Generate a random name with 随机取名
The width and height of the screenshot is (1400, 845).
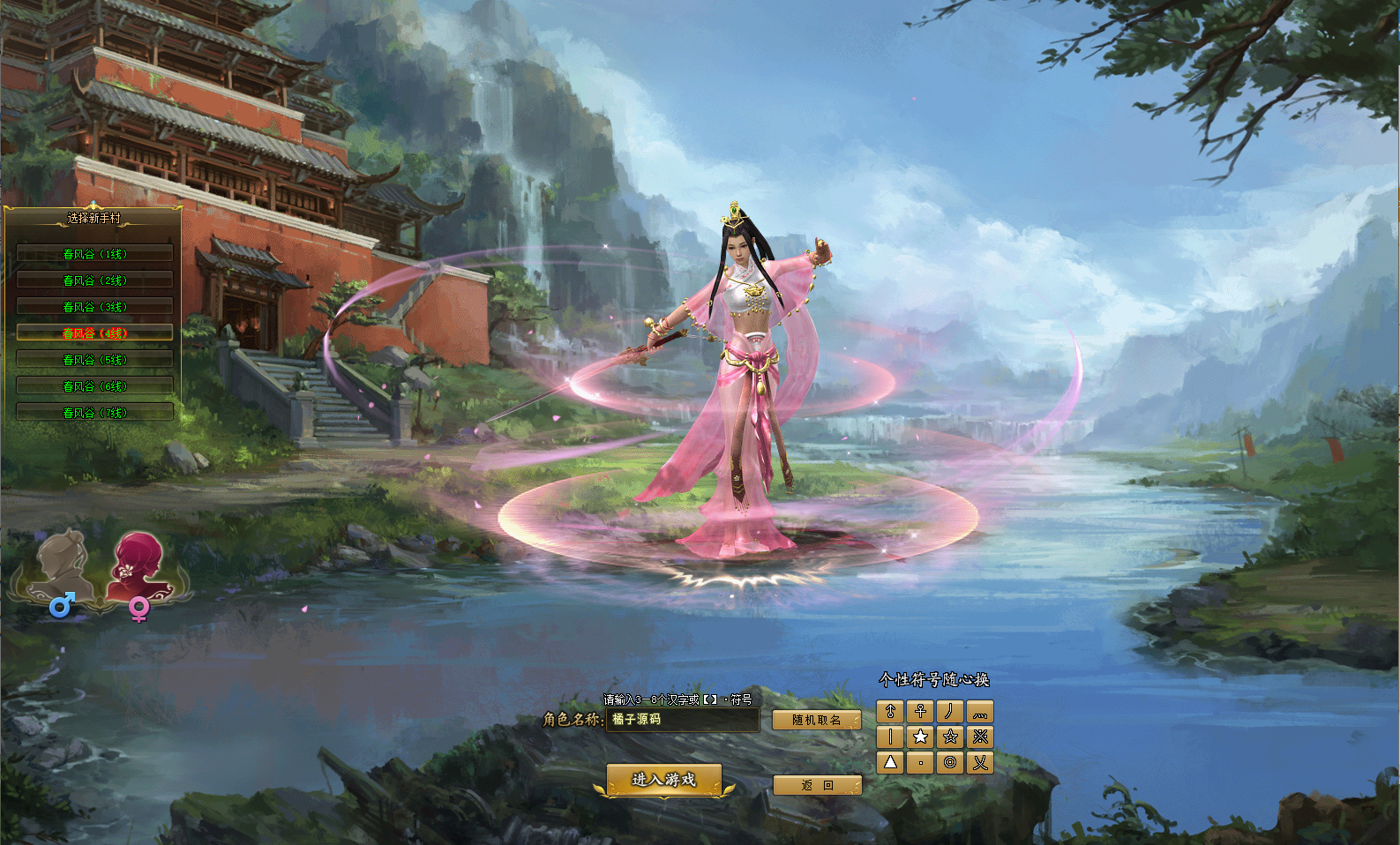click(x=816, y=720)
